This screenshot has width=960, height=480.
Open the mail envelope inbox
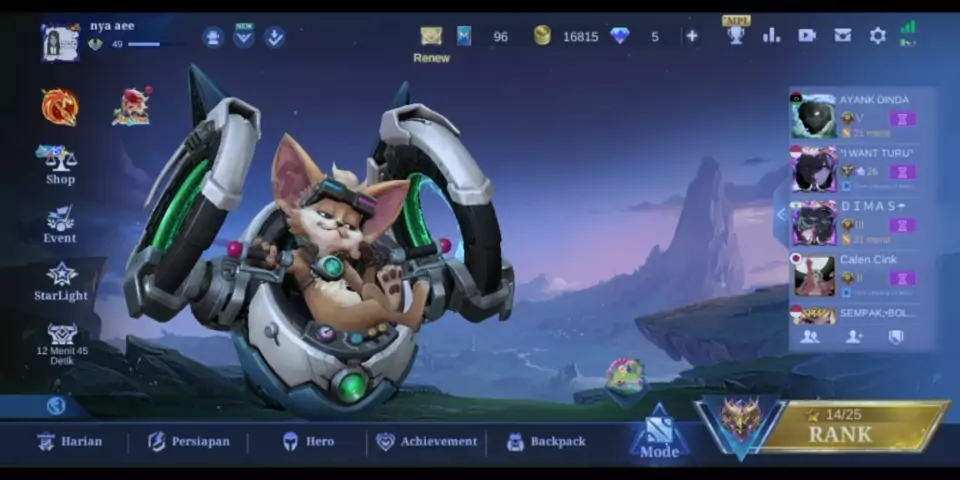pos(842,36)
